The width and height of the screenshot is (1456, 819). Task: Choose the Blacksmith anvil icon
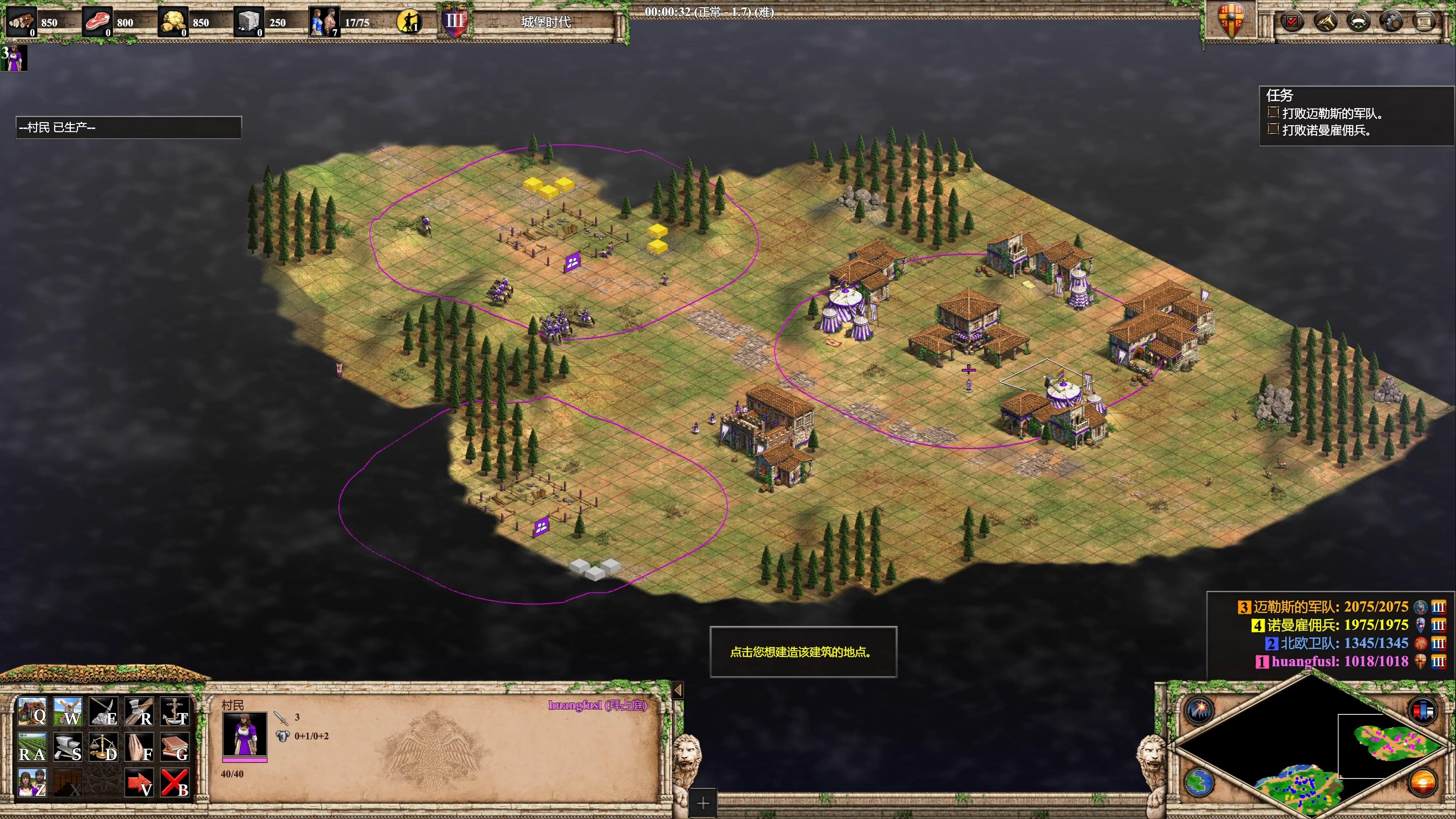coord(68,747)
